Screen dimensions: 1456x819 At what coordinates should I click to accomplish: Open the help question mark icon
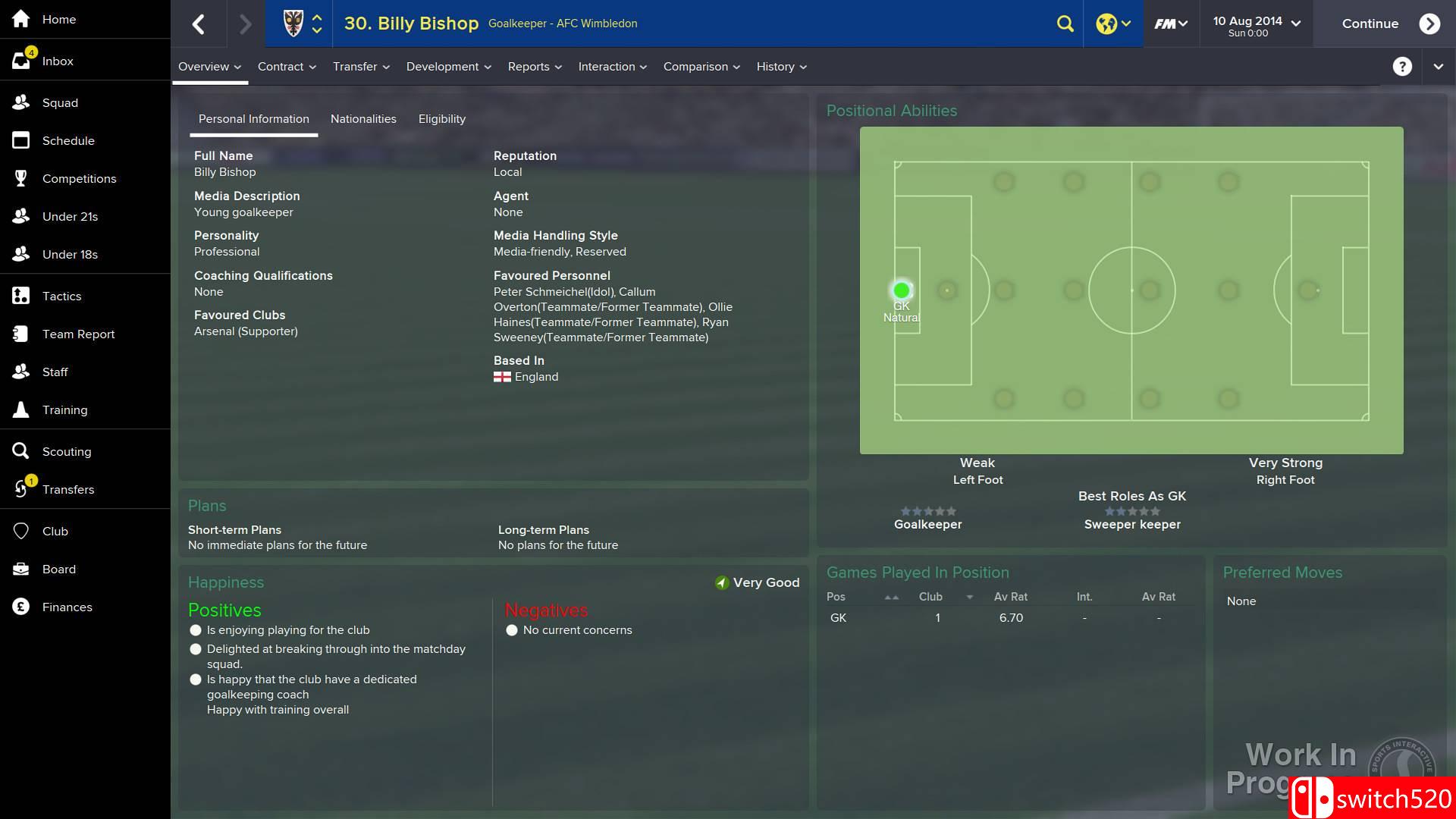coord(1402,66)
